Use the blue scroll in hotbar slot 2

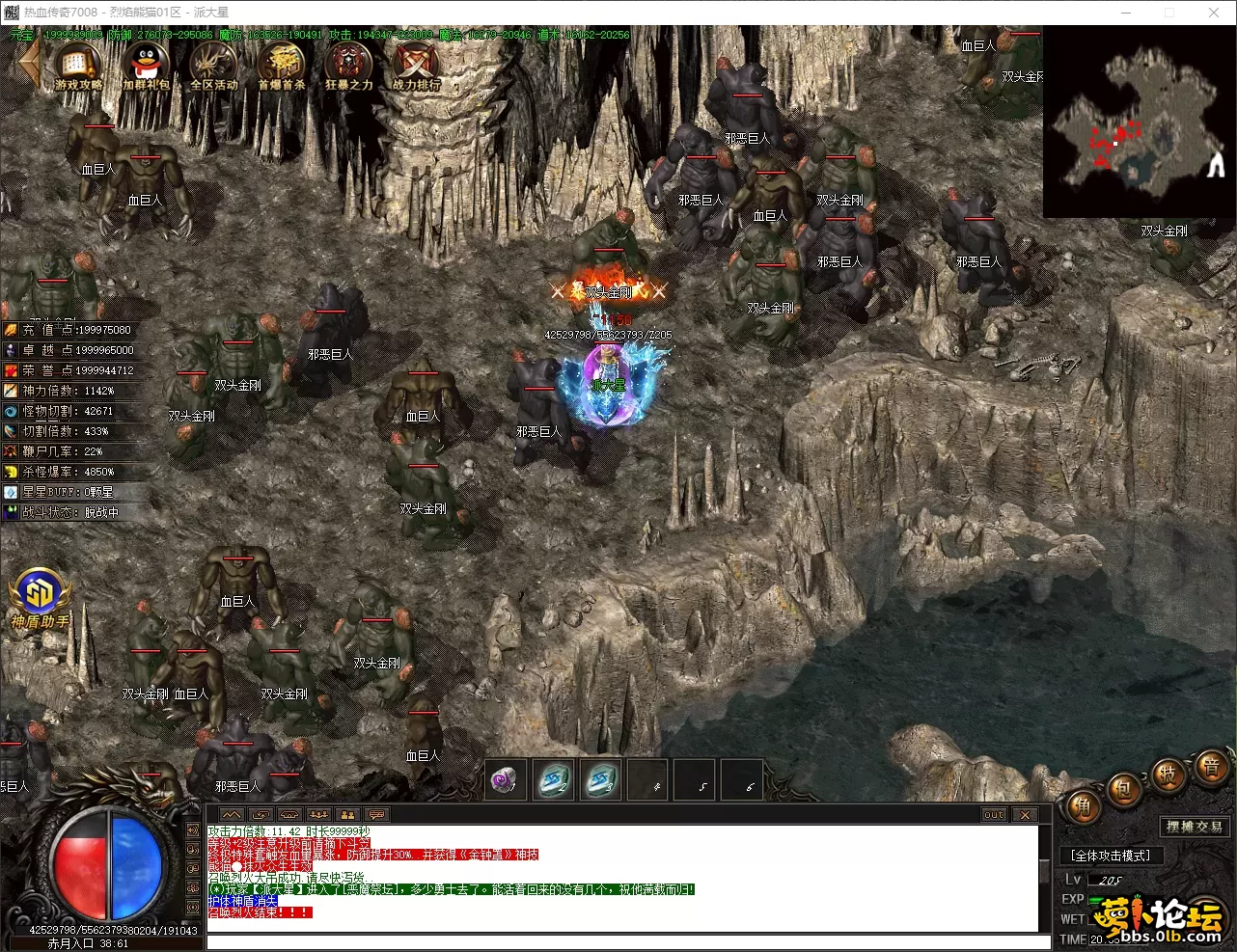click(555, 780)
